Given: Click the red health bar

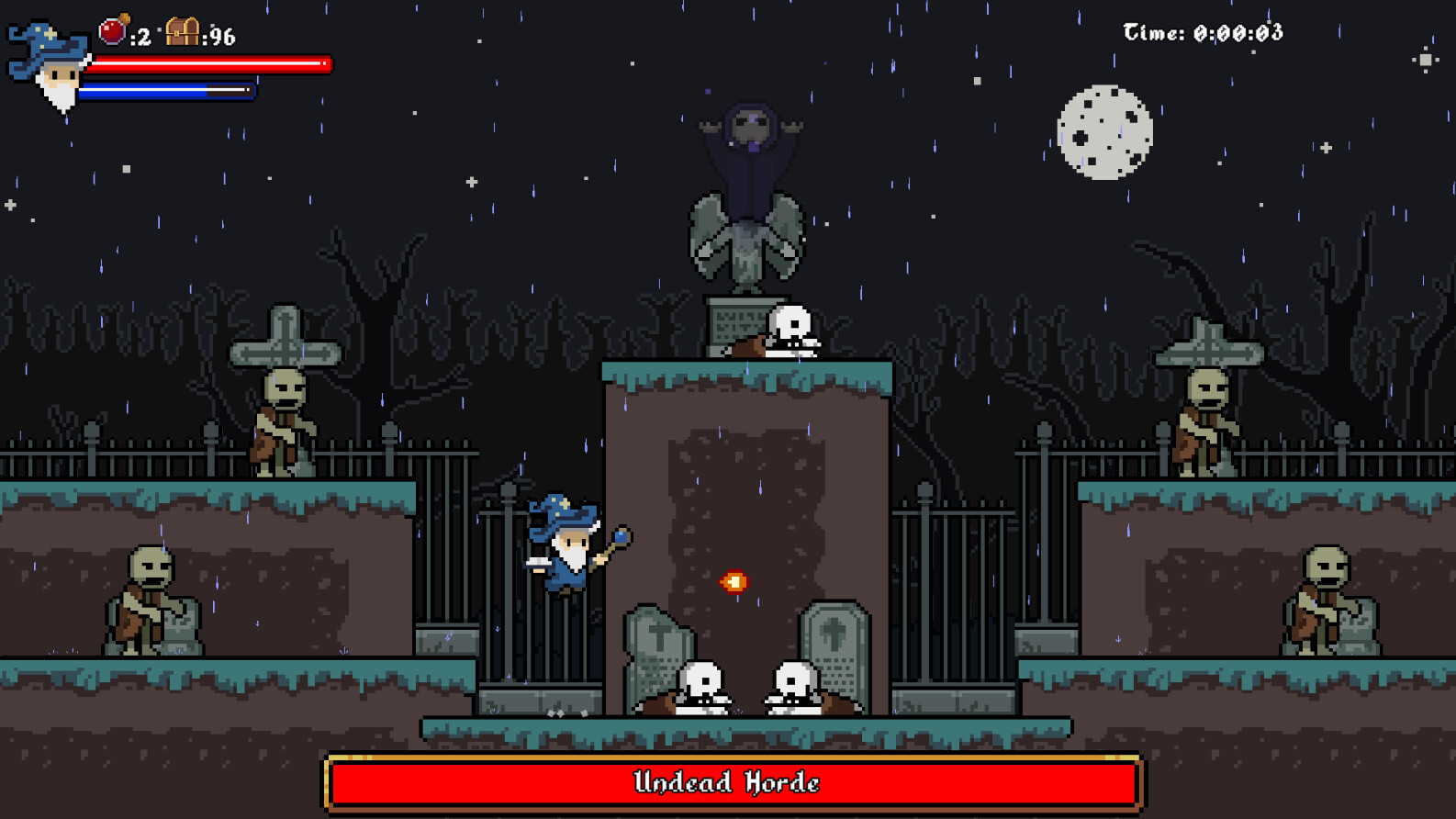Looking at the screenshot, I should pos(209,63).
